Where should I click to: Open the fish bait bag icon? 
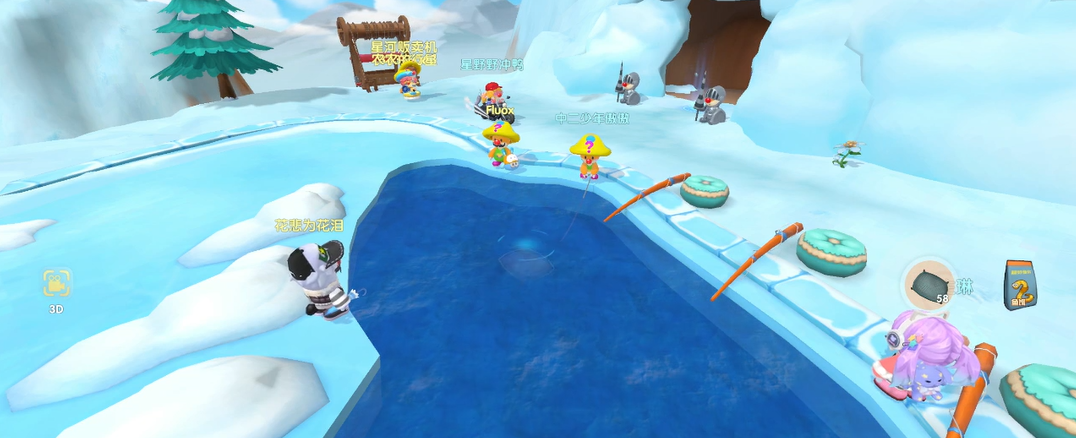[x=1019, y=281]
